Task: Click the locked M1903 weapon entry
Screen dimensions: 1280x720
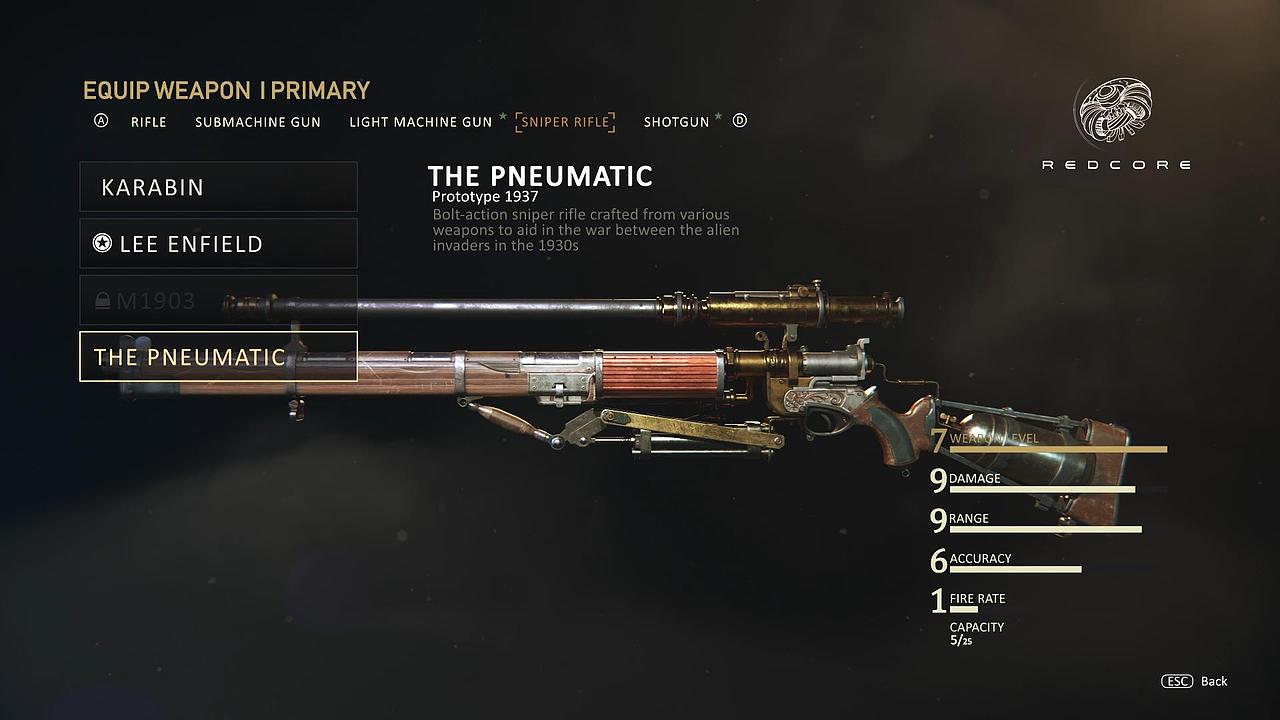Action: coord(218,300)
